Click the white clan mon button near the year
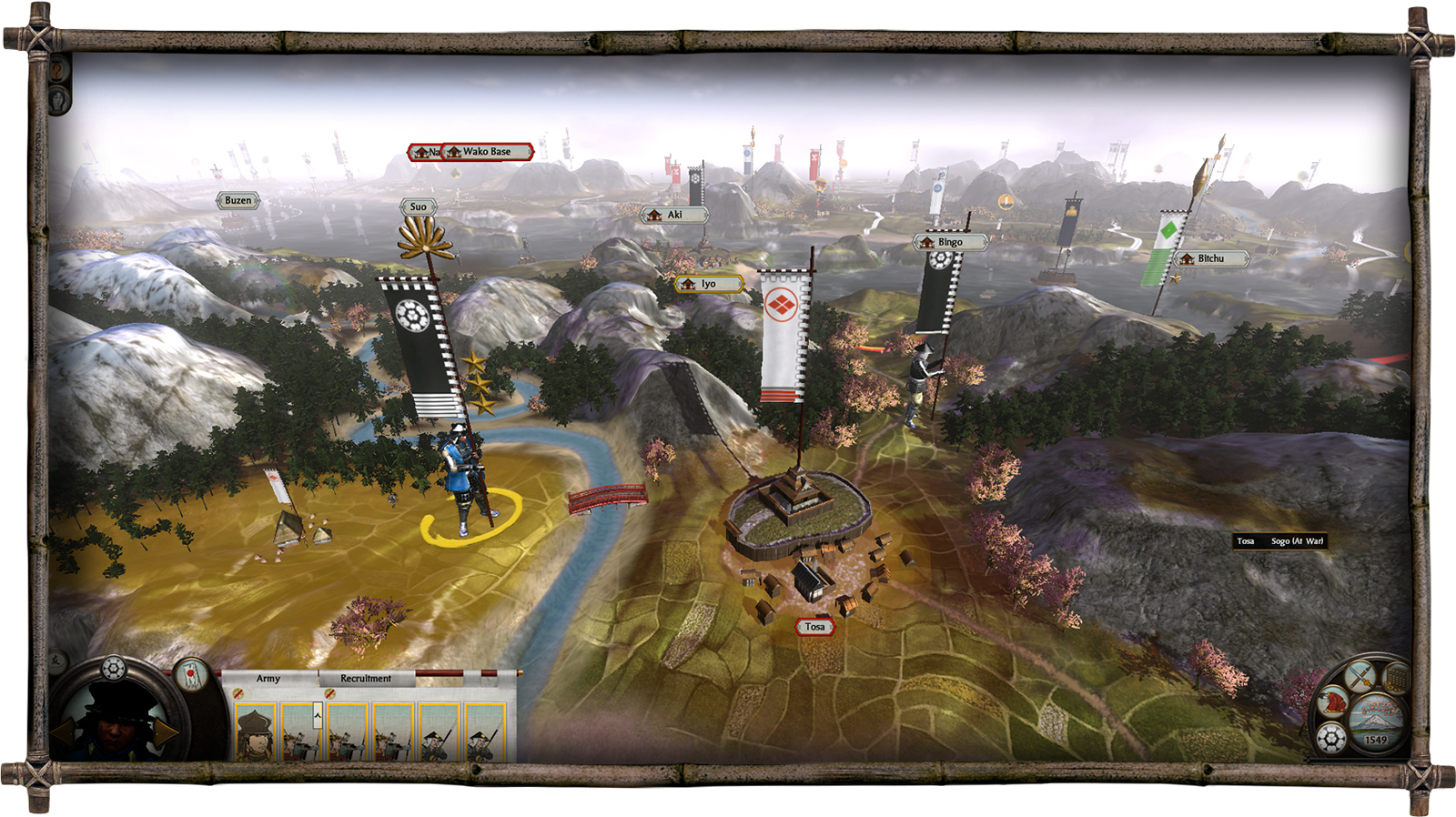 [1331, 738]
